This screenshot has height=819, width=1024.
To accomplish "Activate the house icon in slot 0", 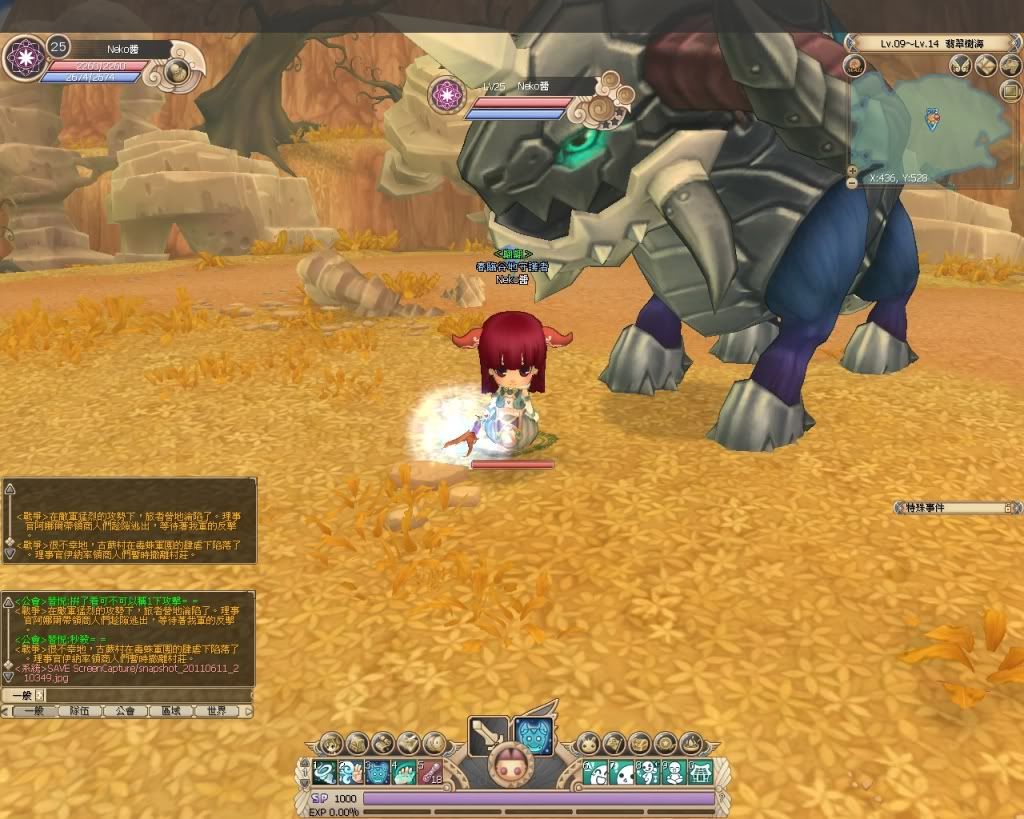I will pos(701,772).
